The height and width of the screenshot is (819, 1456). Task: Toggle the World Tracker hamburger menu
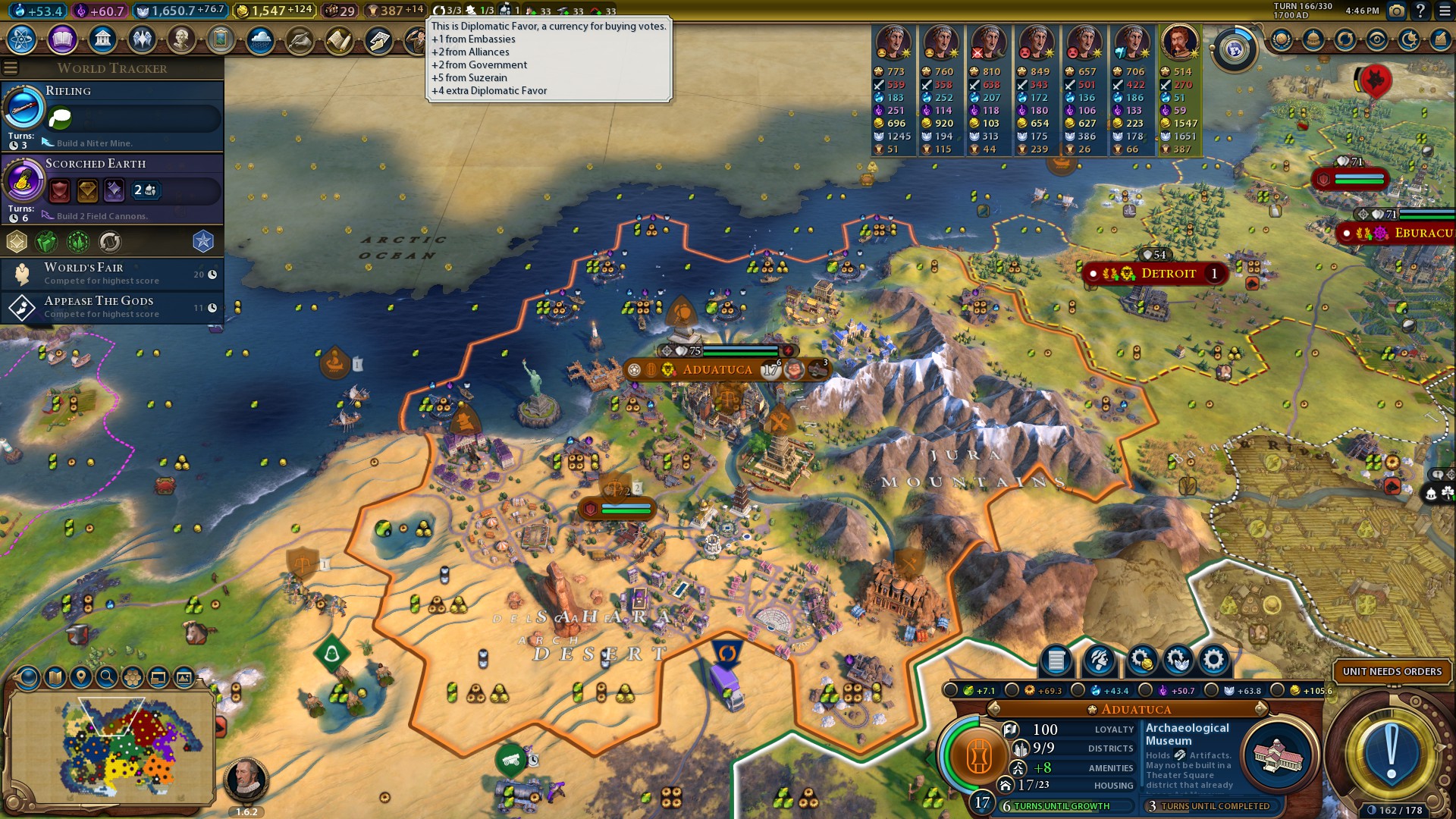coord(11,68)
